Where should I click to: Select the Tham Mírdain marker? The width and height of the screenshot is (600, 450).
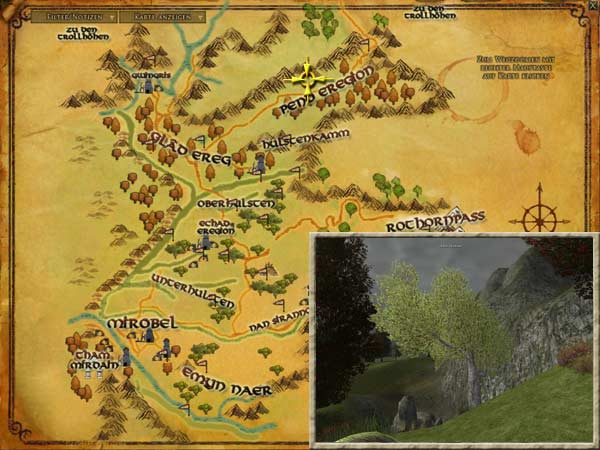(x=127, y=358)
